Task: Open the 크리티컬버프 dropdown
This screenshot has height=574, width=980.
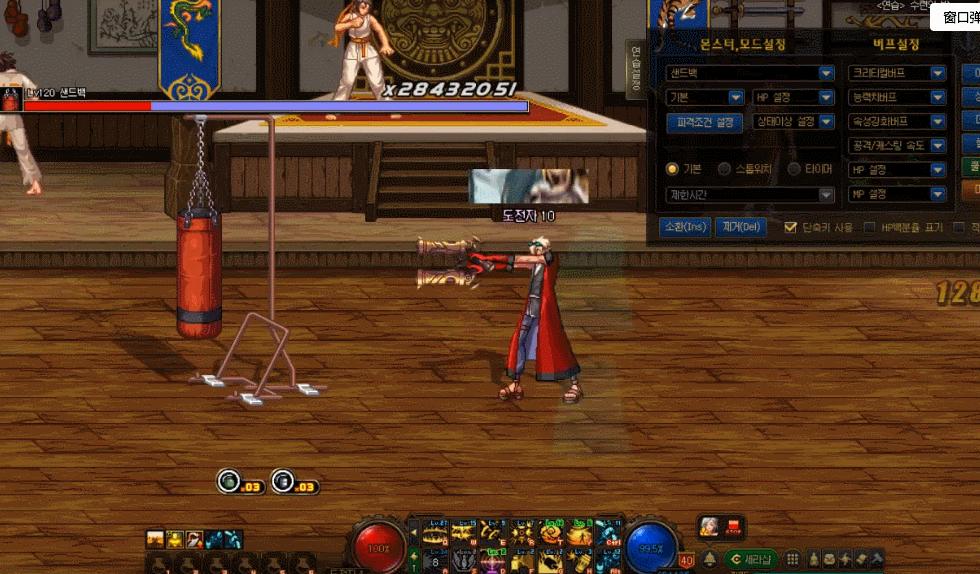Action: [897, 73]
